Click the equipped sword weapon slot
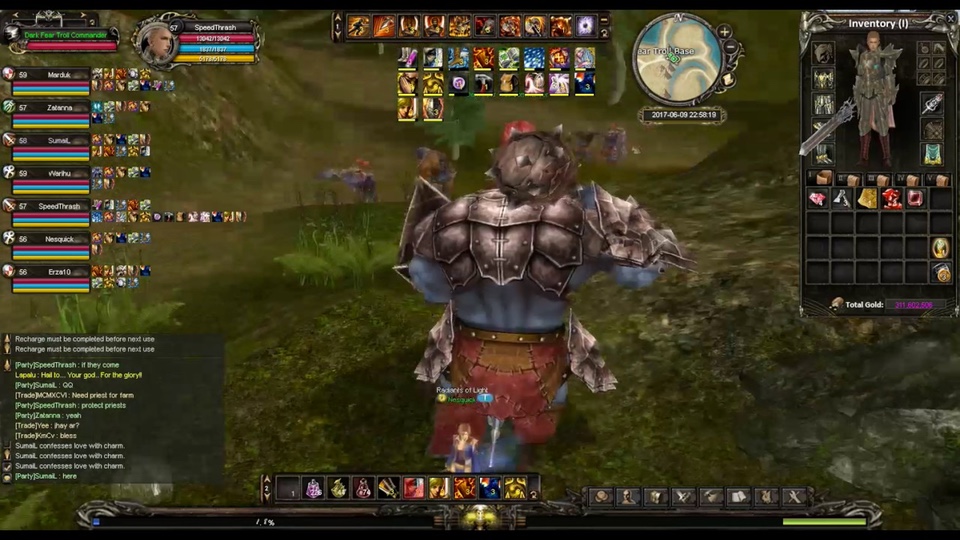The height and width of the screenshot is (540, 960). pos(932,104)
